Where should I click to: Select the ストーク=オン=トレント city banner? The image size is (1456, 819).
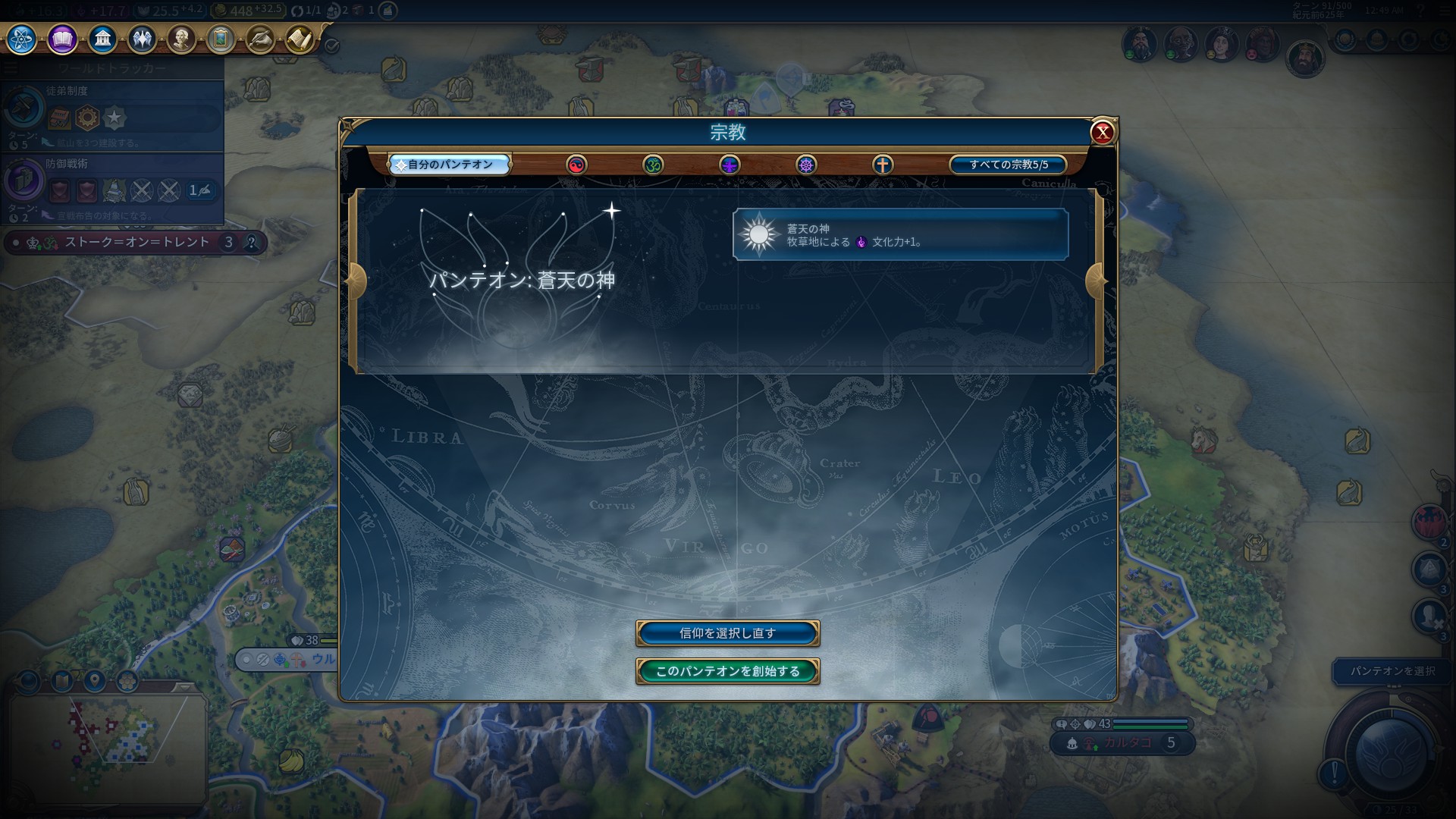pos(136,243)
